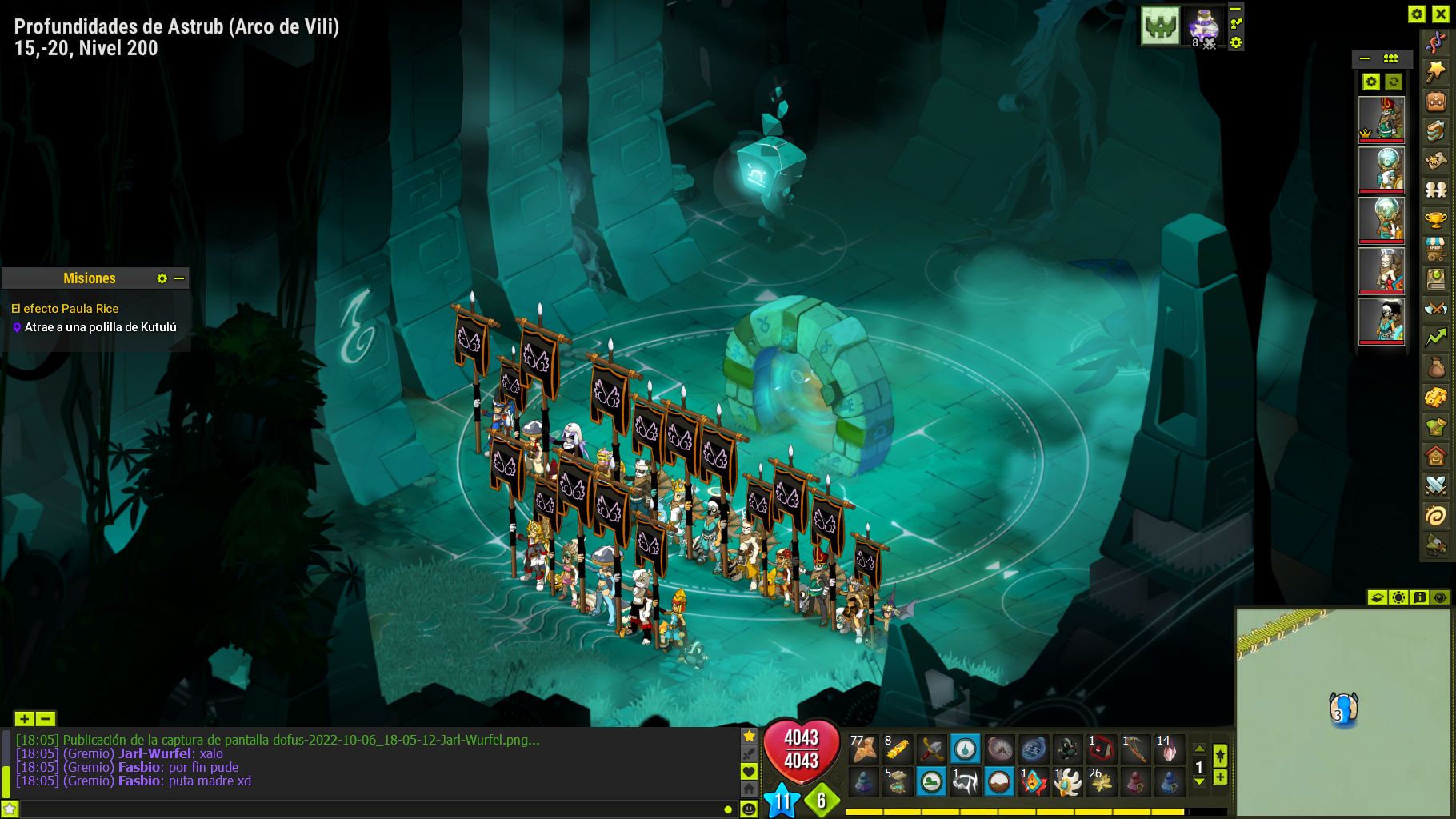Collapse the Misiones panel with its minus button

(x=181, y=278)
